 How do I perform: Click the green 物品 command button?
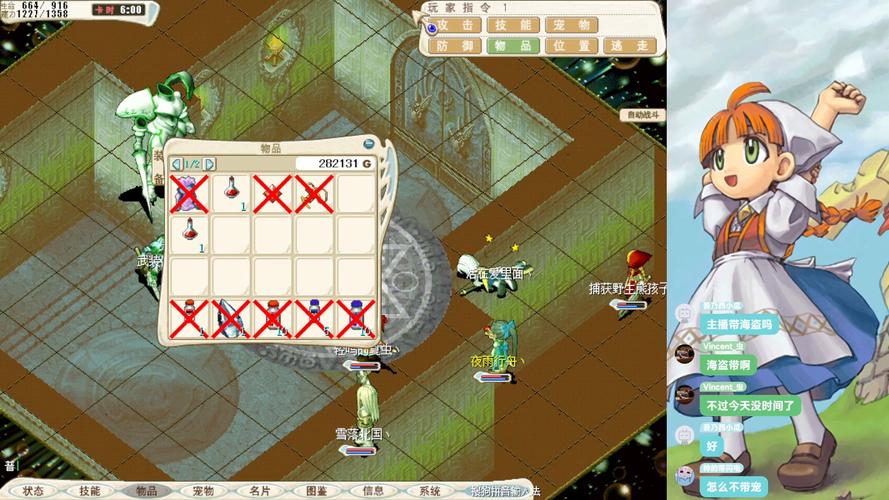515,46
